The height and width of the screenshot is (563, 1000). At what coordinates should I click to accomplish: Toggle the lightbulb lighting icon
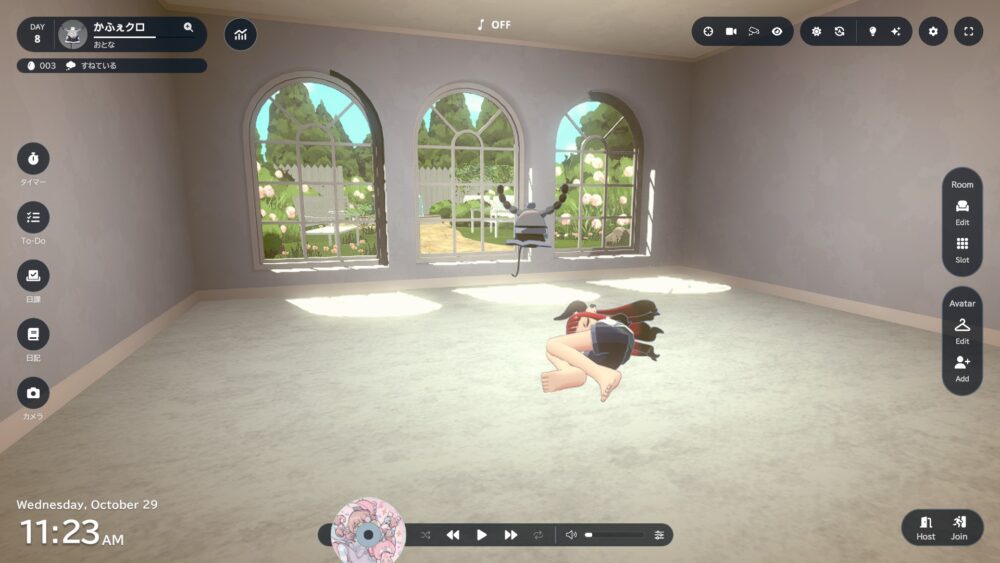click(x=872, y=31)
